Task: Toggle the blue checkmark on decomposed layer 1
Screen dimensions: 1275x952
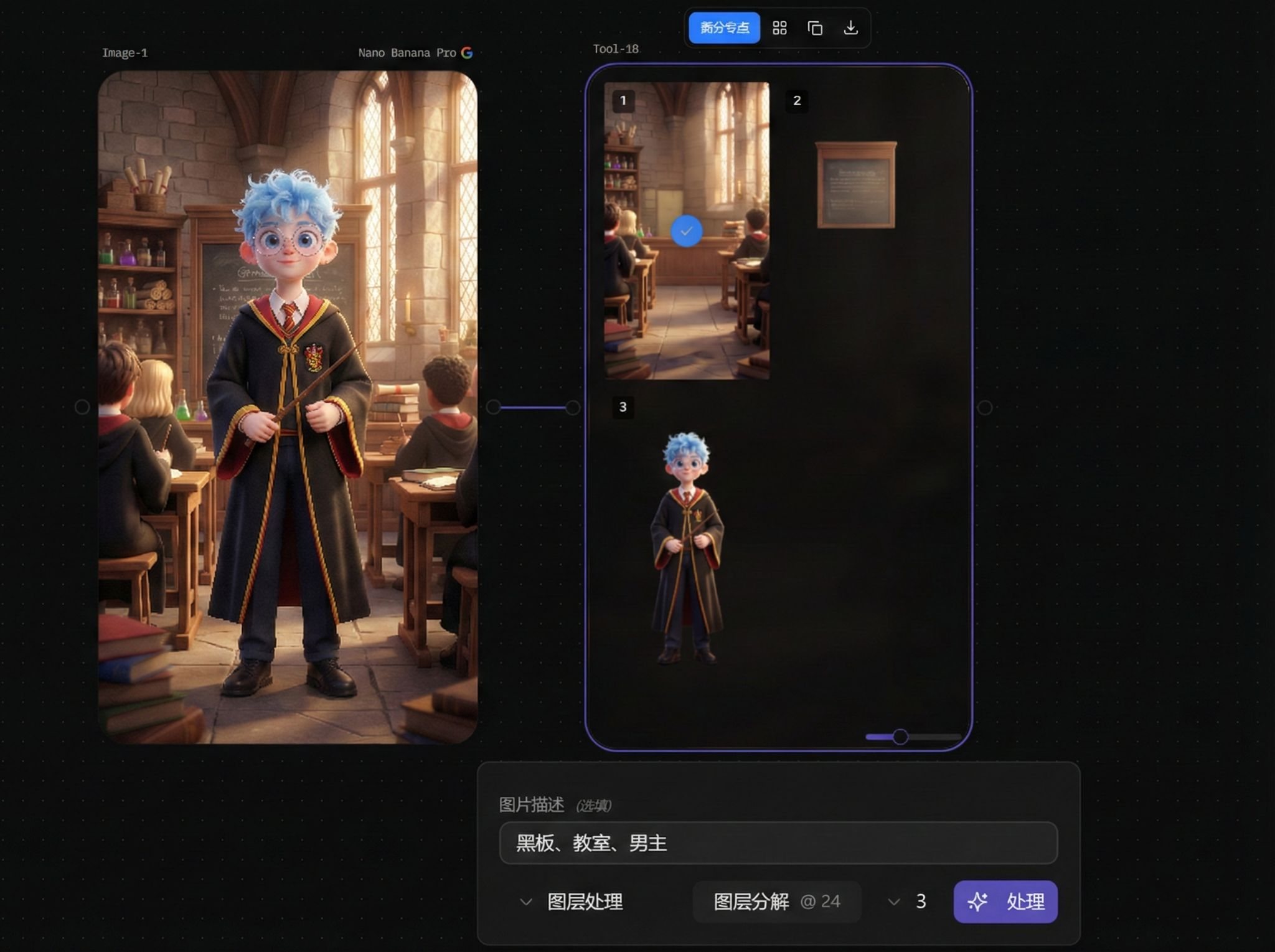Action: (687, 230)
